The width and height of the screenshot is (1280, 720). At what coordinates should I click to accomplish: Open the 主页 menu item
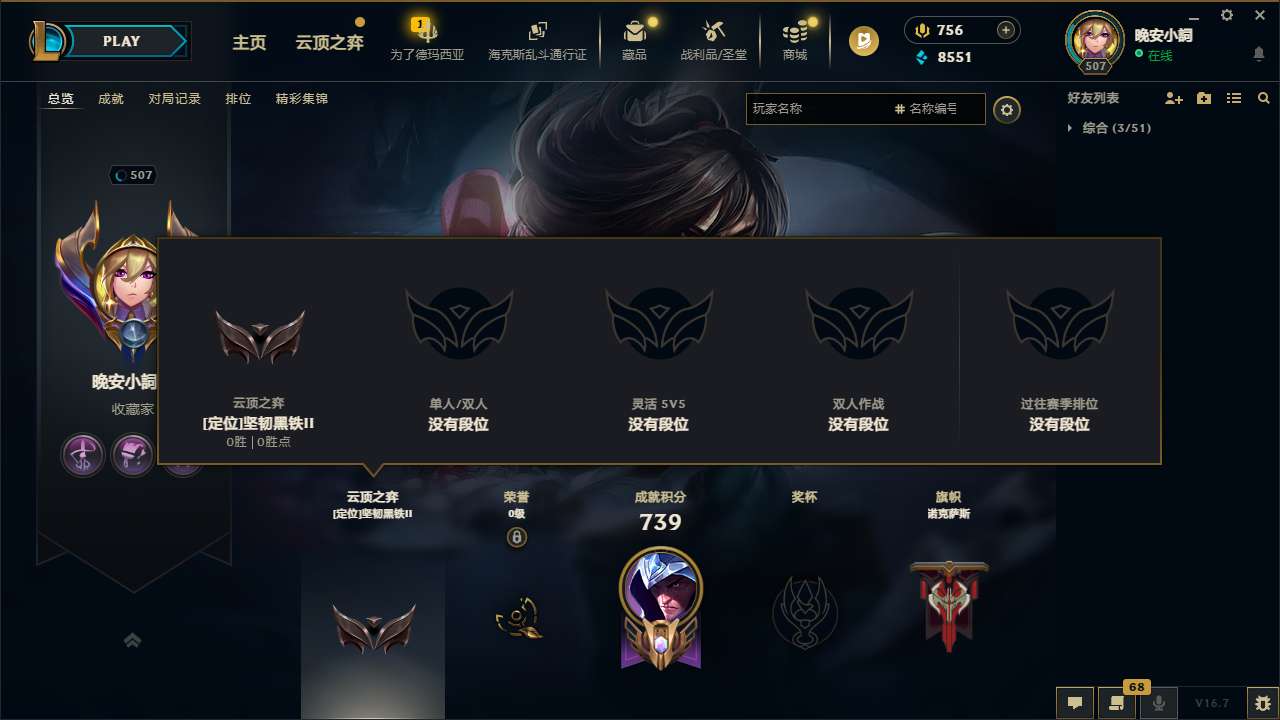click(249, 42)
